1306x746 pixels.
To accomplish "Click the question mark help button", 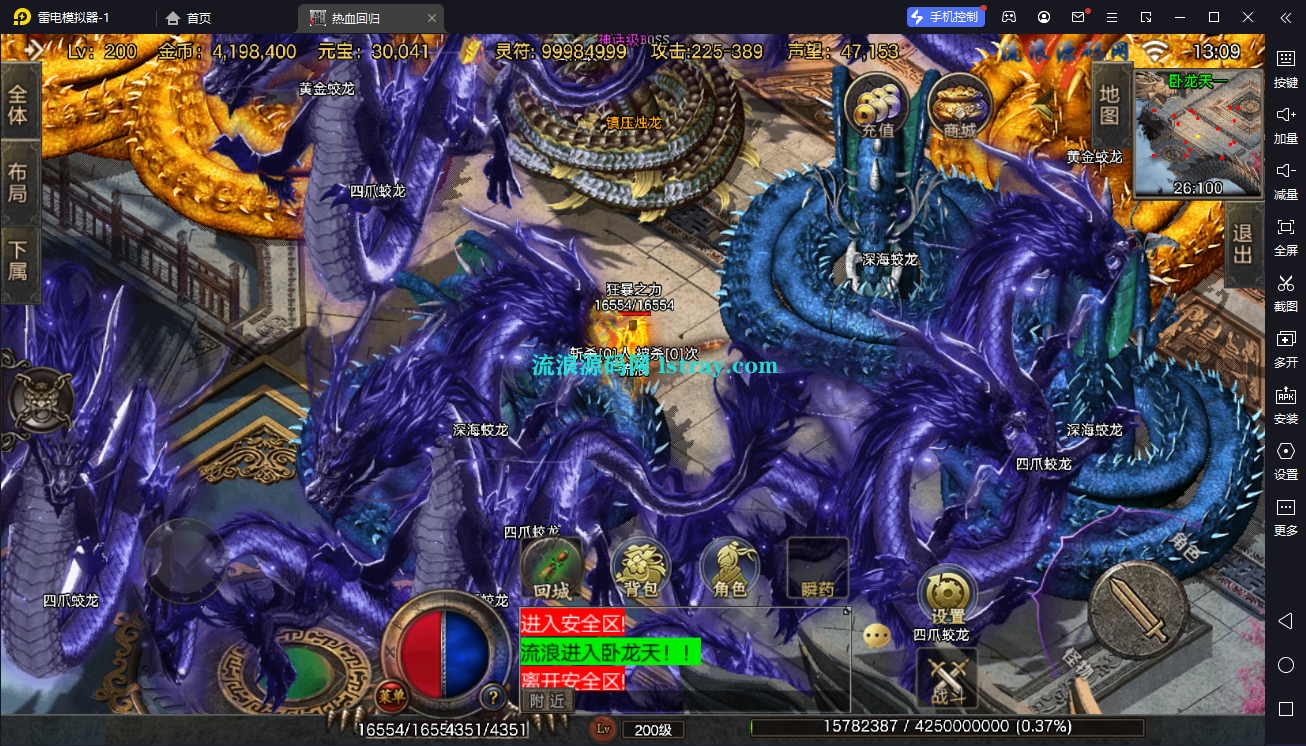I will [x=492, y=696].
